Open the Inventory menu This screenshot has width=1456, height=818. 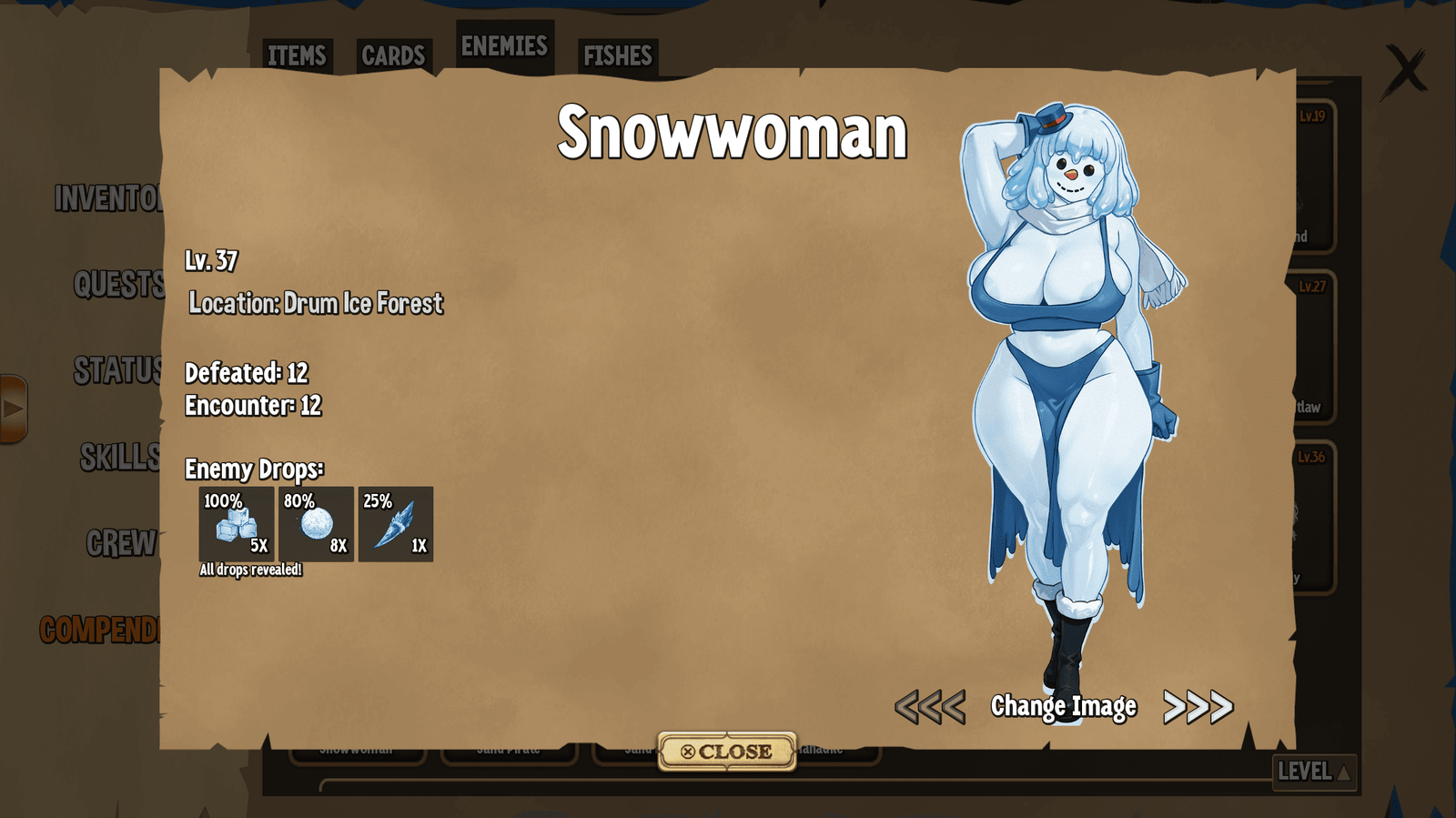(108, 198)
